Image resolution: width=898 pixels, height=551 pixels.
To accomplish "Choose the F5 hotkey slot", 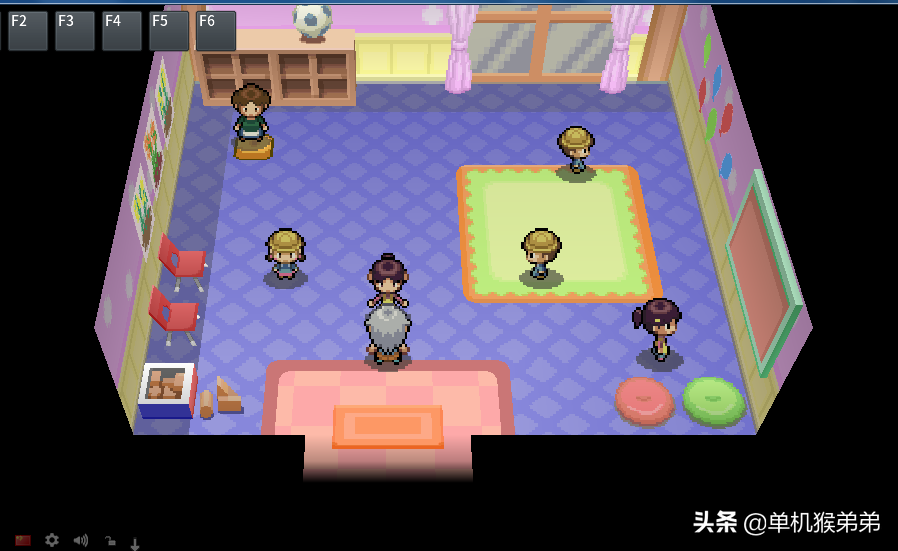I will tap(168, 31).
